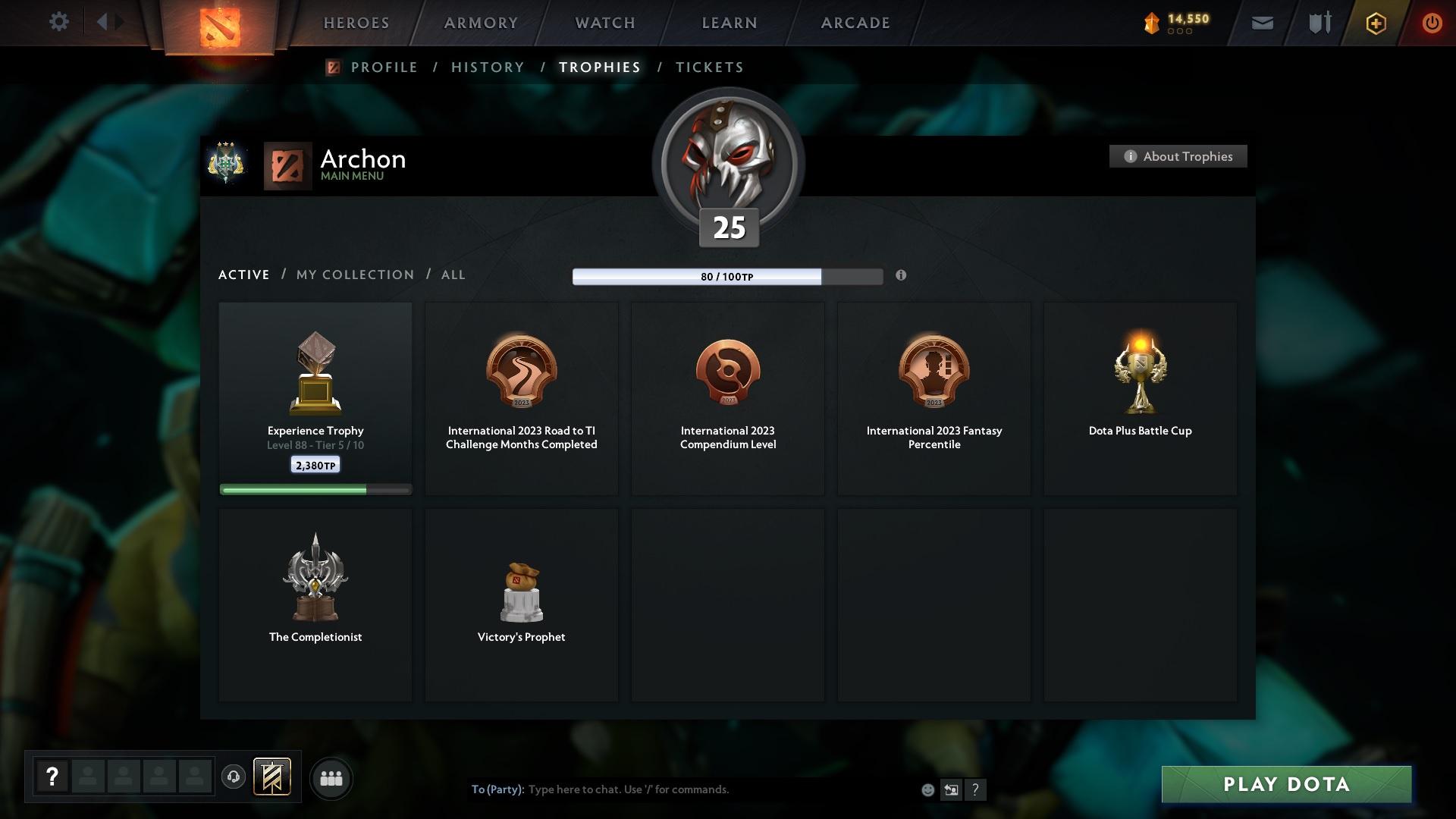1456x819 pixels.
Task: Click the About Trophies button
Action: (1178, 156)
